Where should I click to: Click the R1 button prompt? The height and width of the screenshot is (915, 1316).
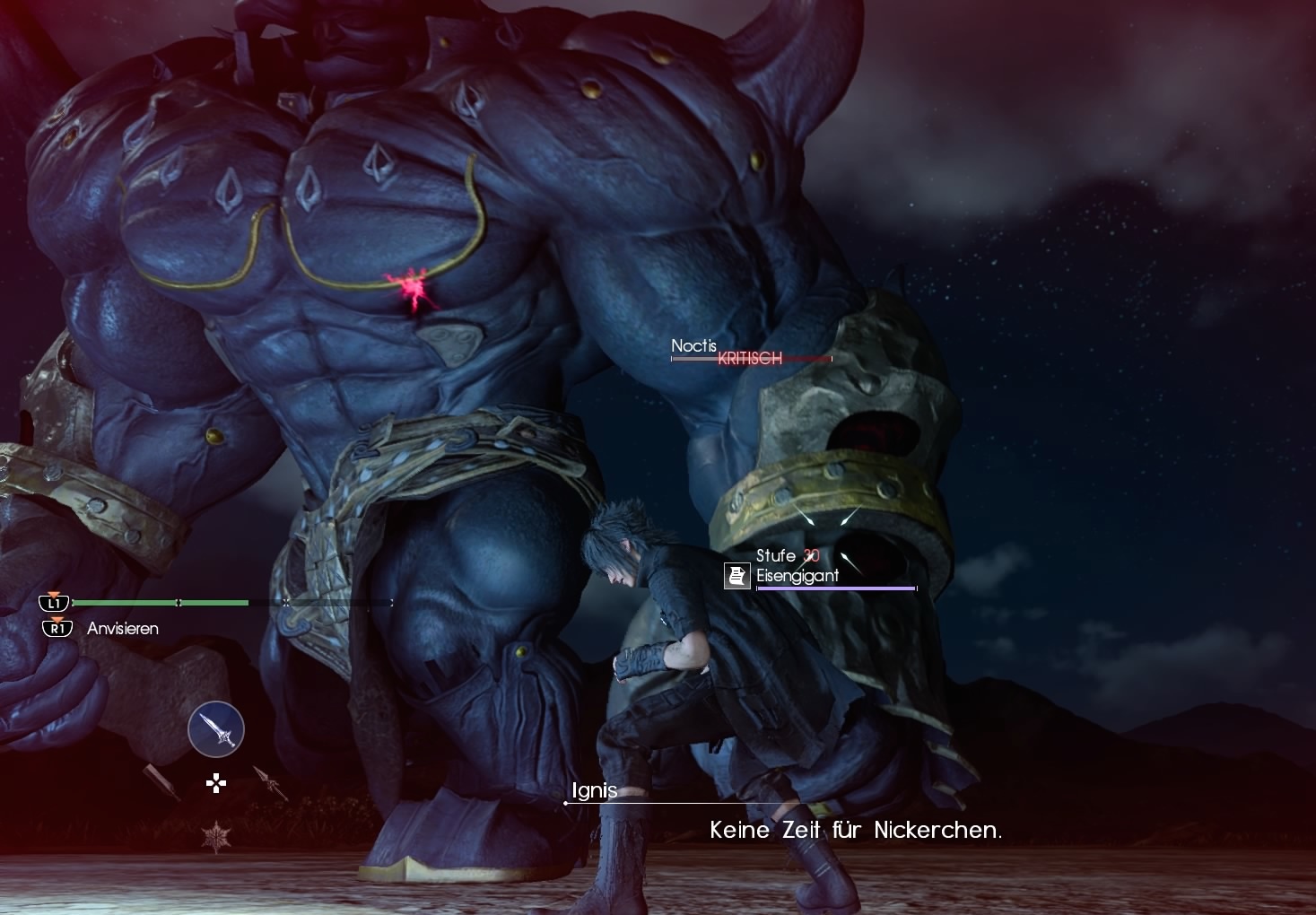tap(57, 629)
